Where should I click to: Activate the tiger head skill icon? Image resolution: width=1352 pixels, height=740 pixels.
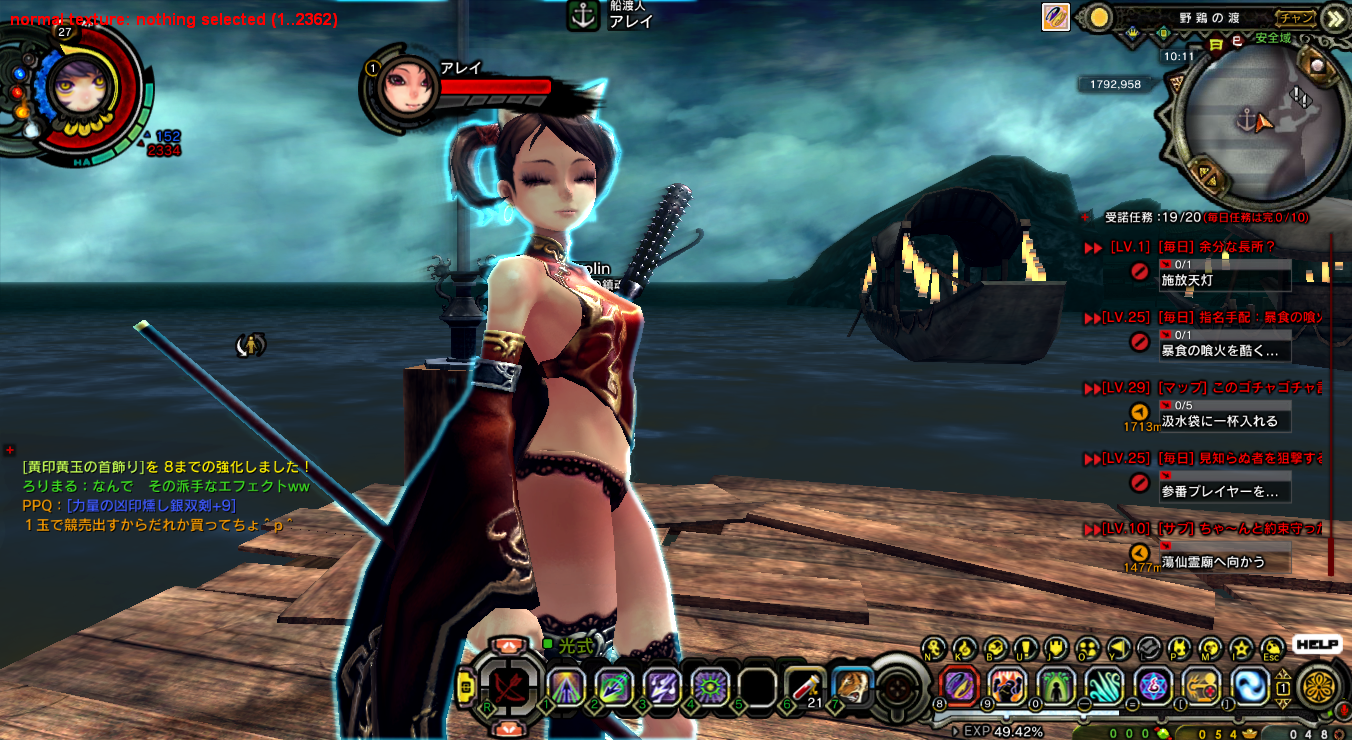point(852,686)
